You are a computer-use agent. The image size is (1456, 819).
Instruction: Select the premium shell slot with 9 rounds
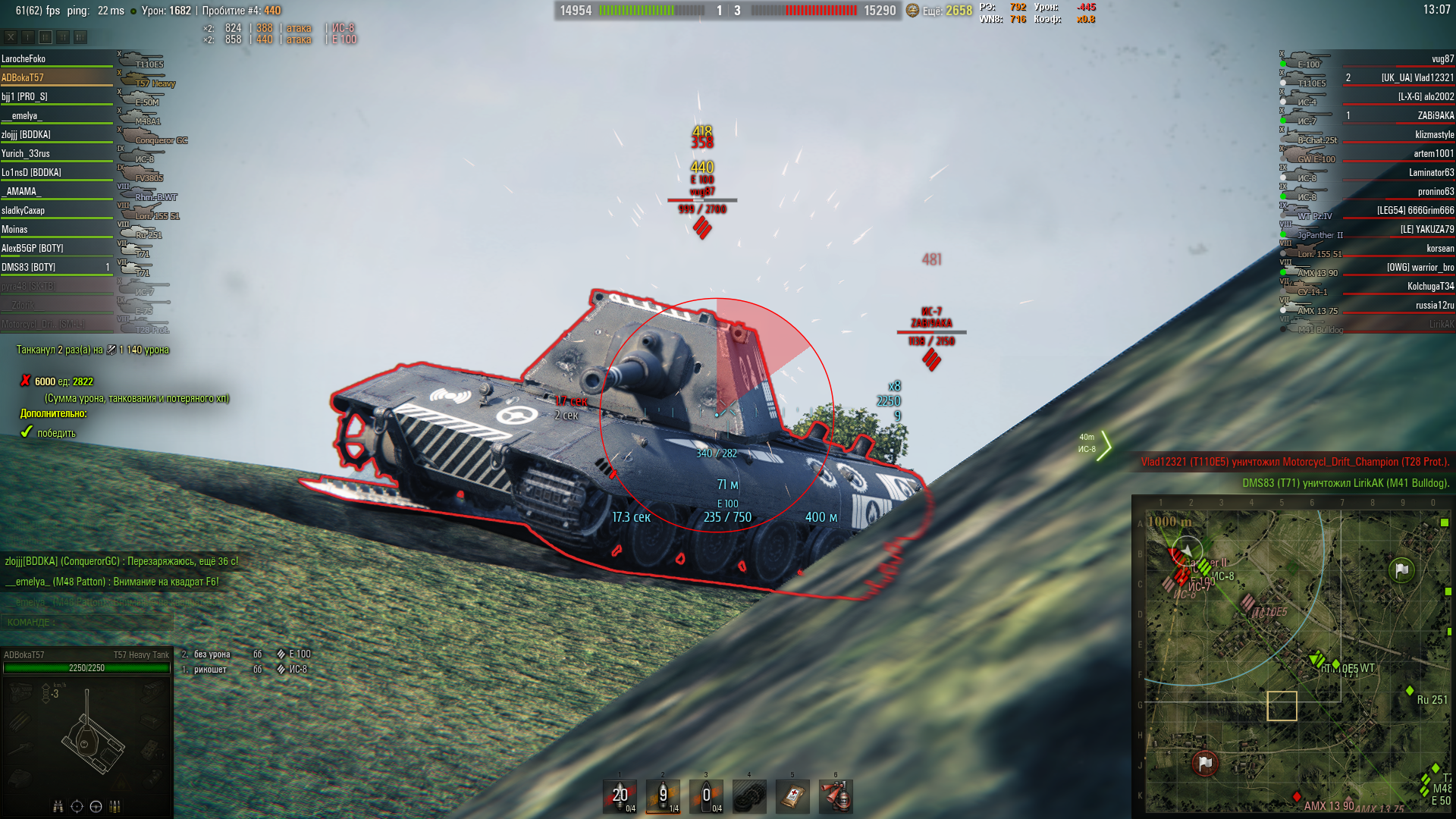(663, 796)
